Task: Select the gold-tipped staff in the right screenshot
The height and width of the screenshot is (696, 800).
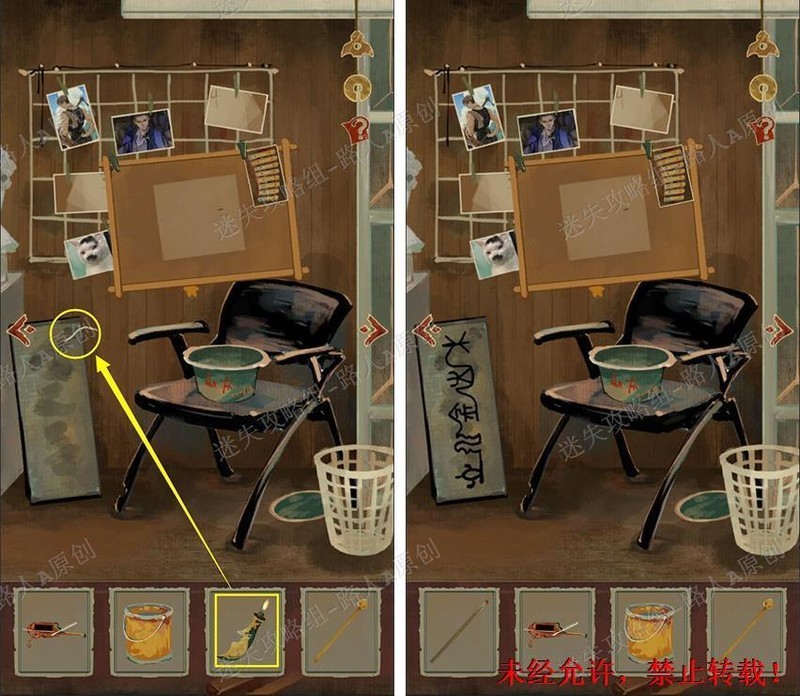Action: point(746,629)
